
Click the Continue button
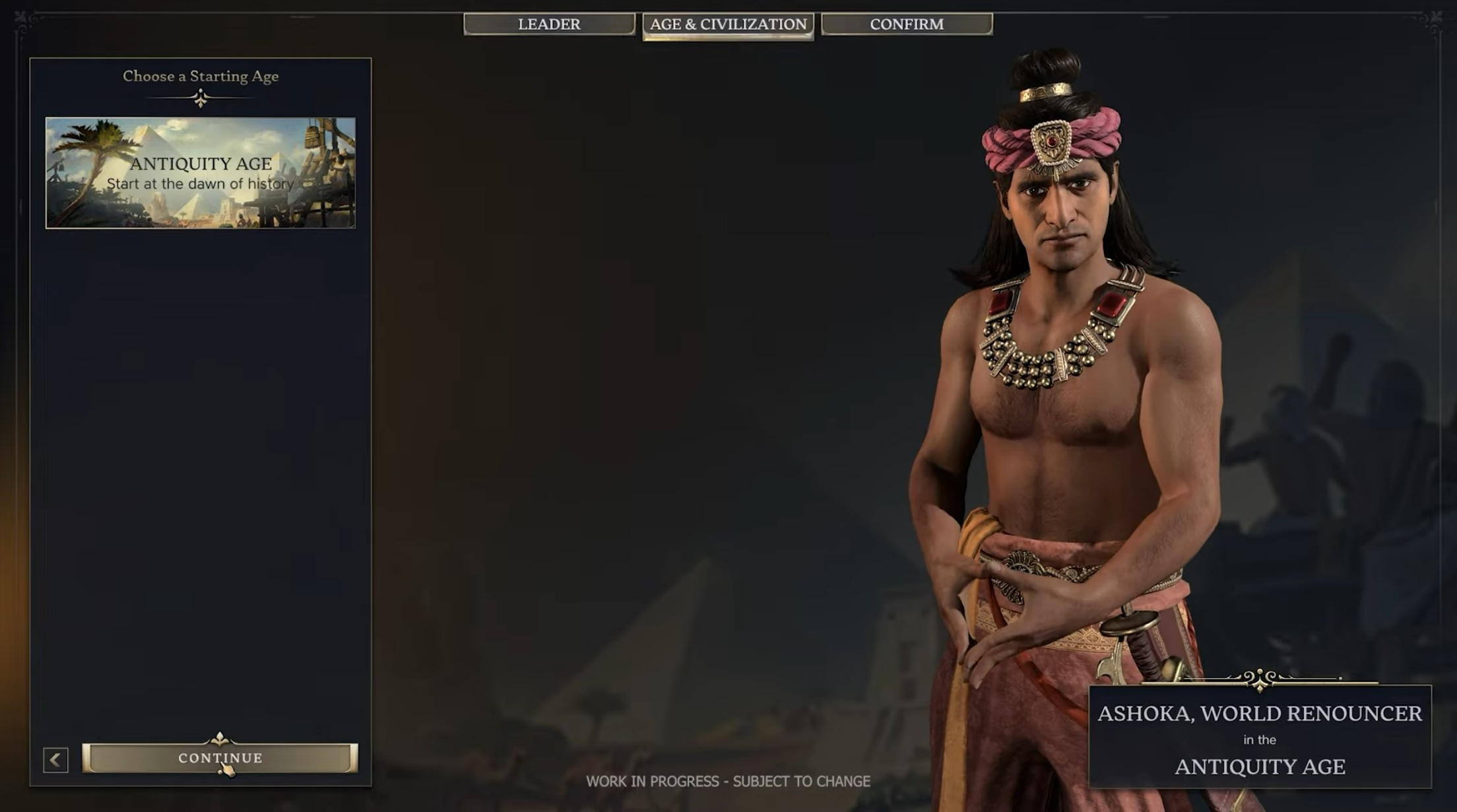tap(220, 758)
